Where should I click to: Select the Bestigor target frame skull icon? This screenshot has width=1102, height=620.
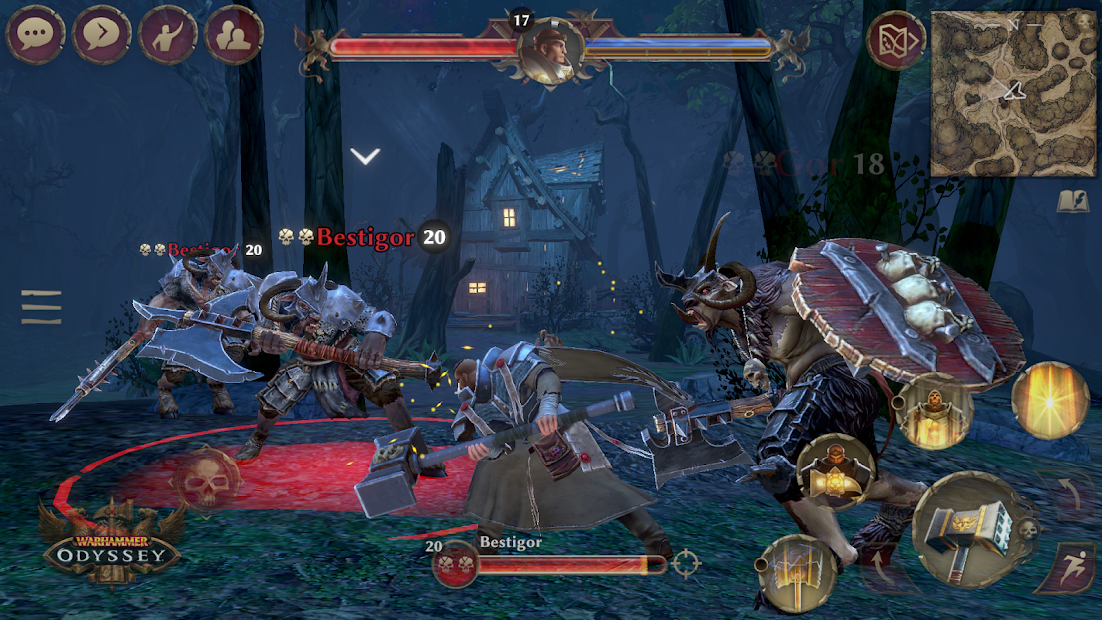[x=455, y=565]
